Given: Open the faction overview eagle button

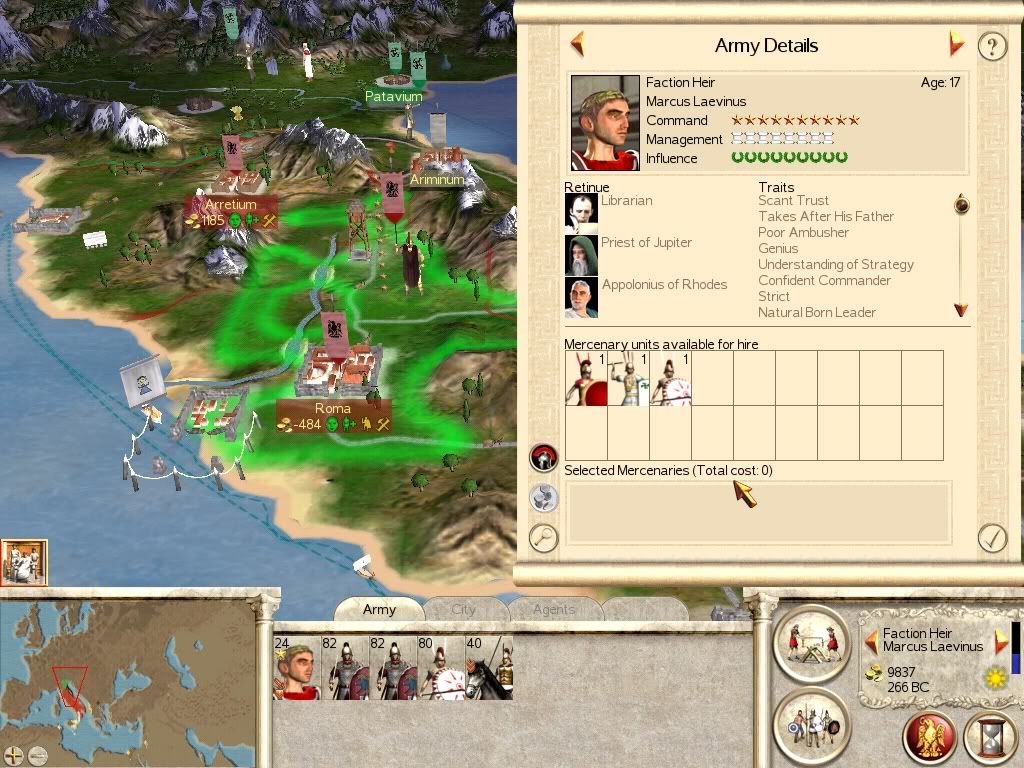Looking at the screenshot, I should pyautogui.click(x=929, y=737).
